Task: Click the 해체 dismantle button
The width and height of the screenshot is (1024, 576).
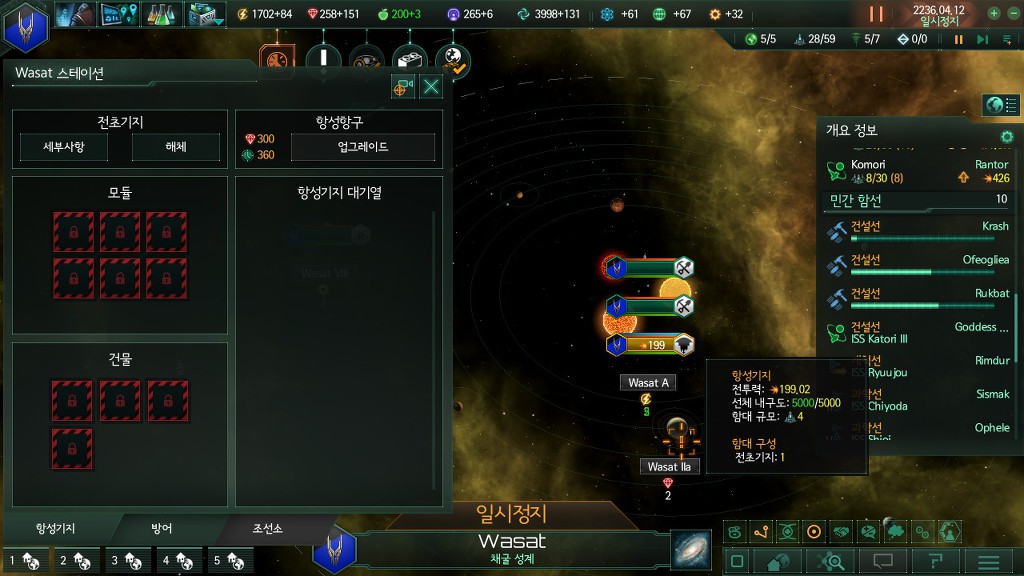Action: [175, 147]
